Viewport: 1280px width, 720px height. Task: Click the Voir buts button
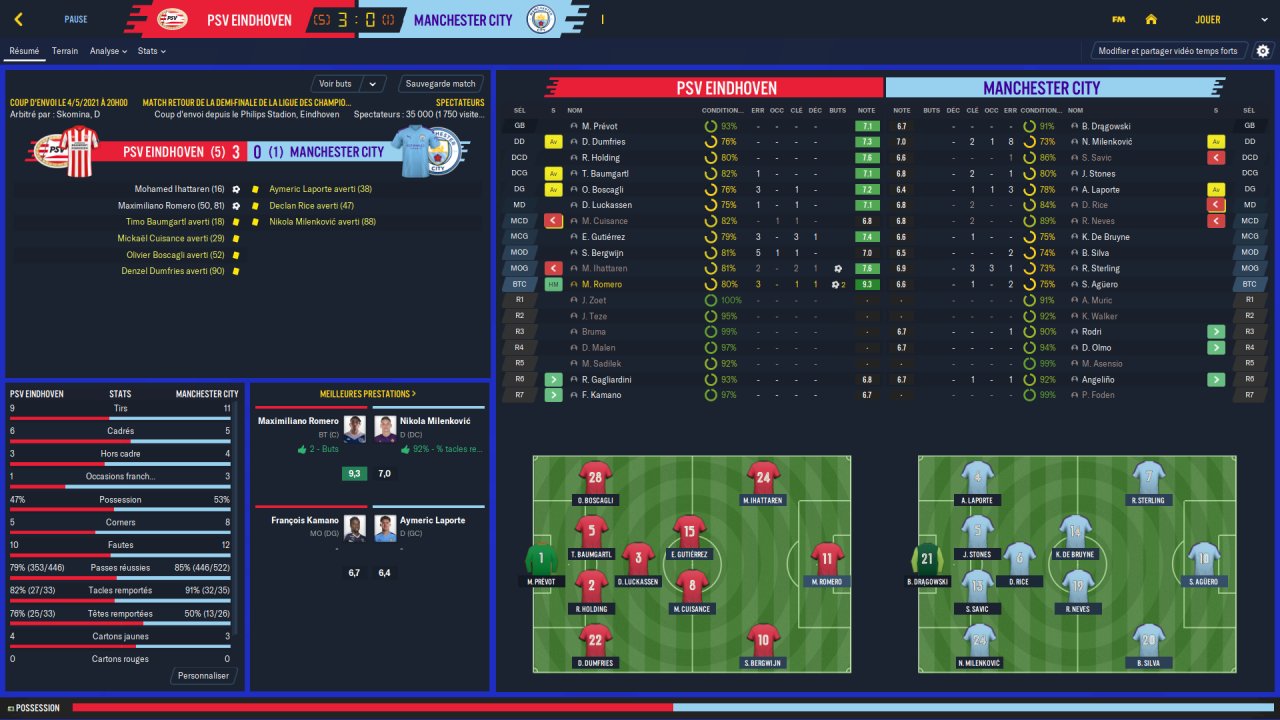[336, 84]
